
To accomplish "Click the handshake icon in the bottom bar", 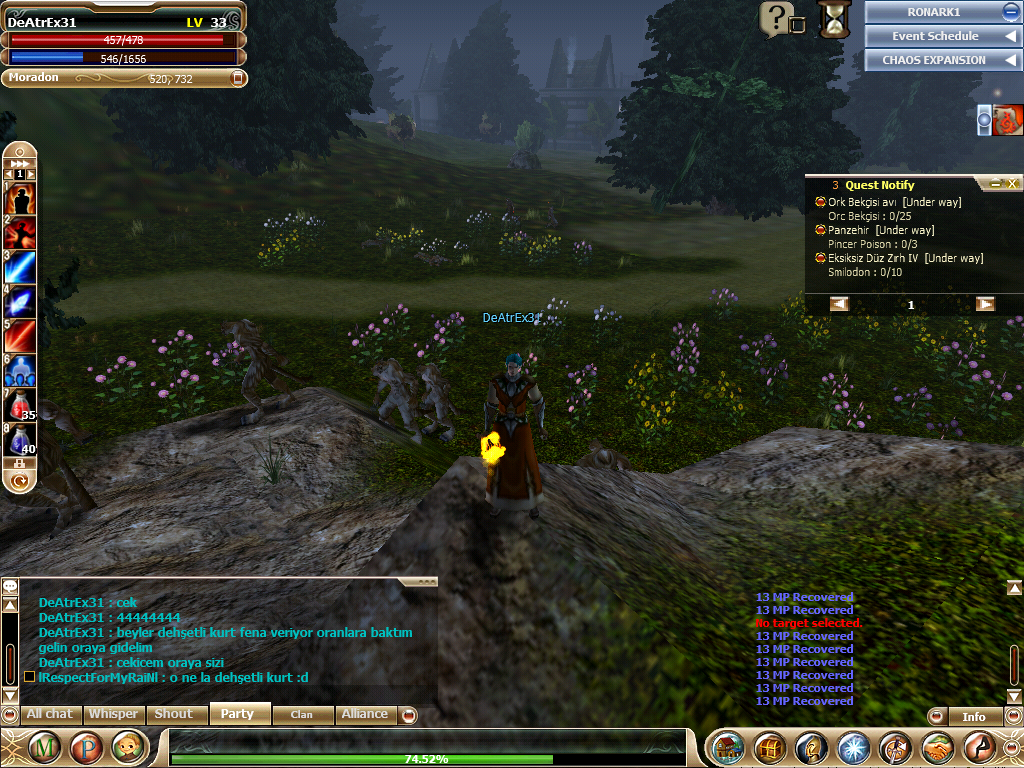I will coord(937,747).
